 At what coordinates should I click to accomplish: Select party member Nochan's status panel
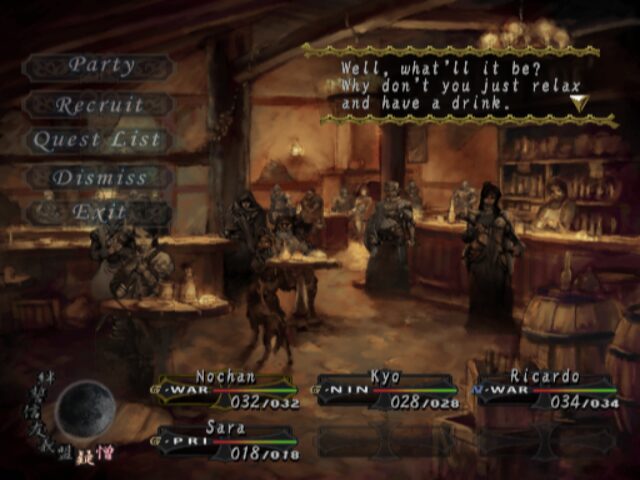pos(226,390)
